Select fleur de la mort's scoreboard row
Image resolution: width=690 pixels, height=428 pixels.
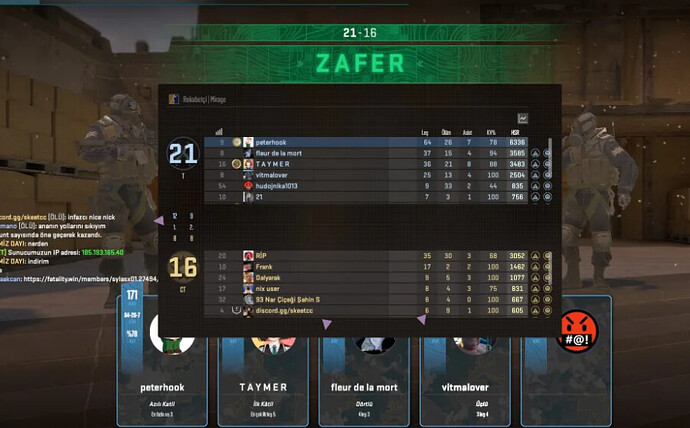click(380, 153)
